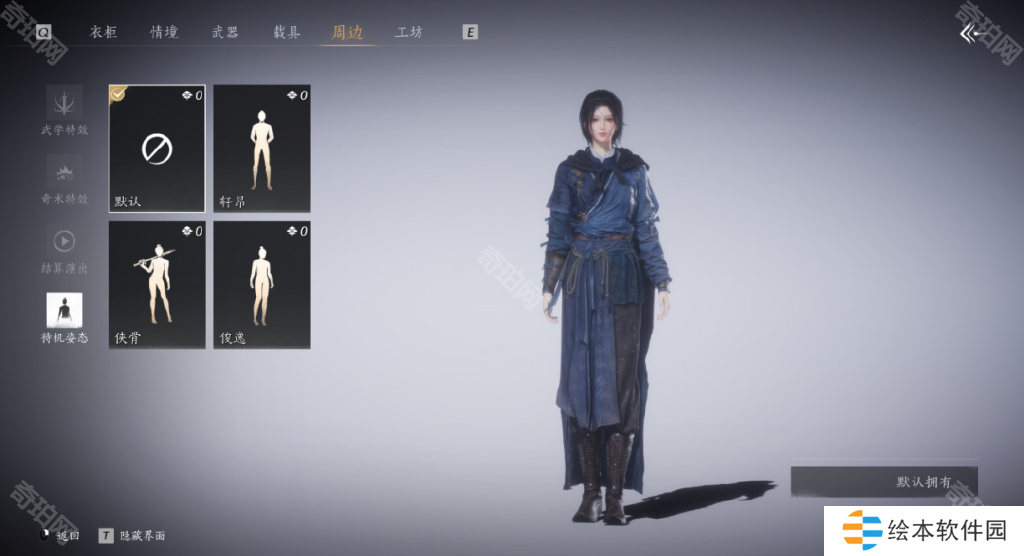Image resolution: width=1024 pixels, height=556 pixels.
Task: Switch to the 衣柜 tab
Action: [104, 32]
